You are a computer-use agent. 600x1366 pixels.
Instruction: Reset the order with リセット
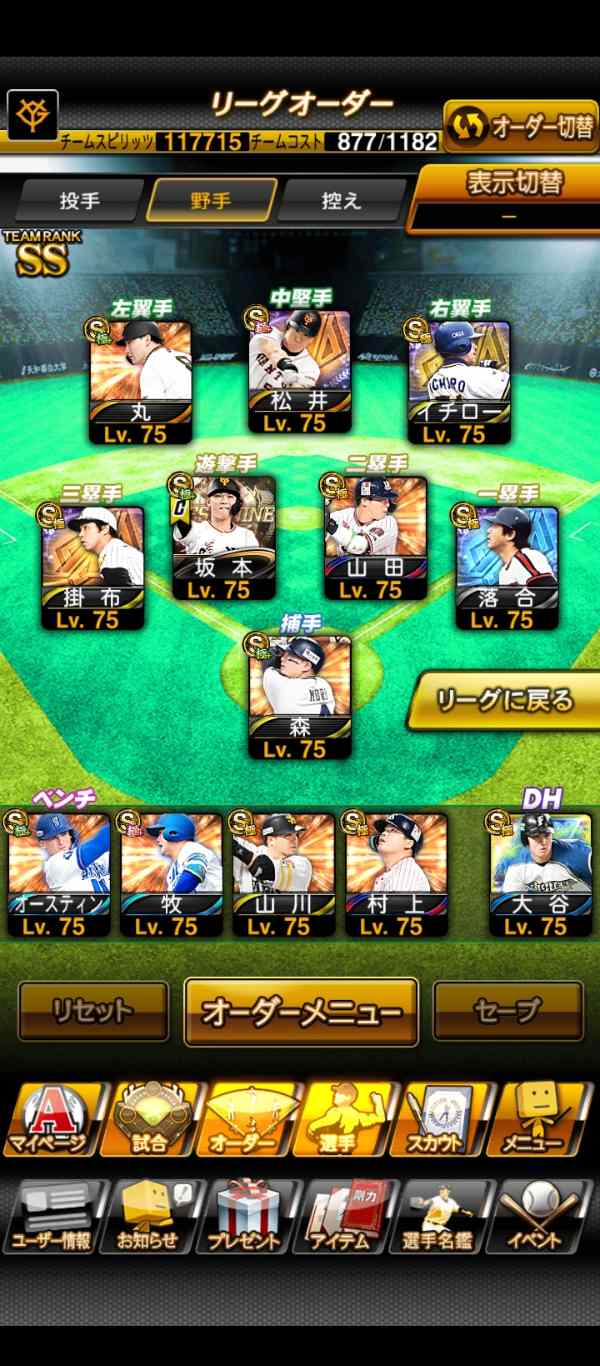click(93, 1011)
